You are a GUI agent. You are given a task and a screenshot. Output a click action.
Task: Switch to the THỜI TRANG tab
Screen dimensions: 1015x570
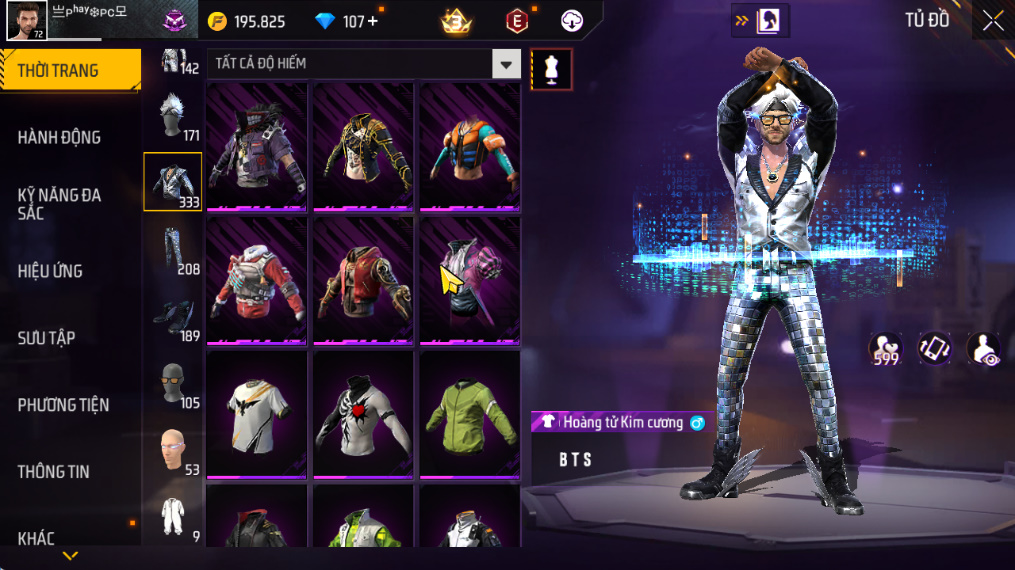(x=68, y=70)
